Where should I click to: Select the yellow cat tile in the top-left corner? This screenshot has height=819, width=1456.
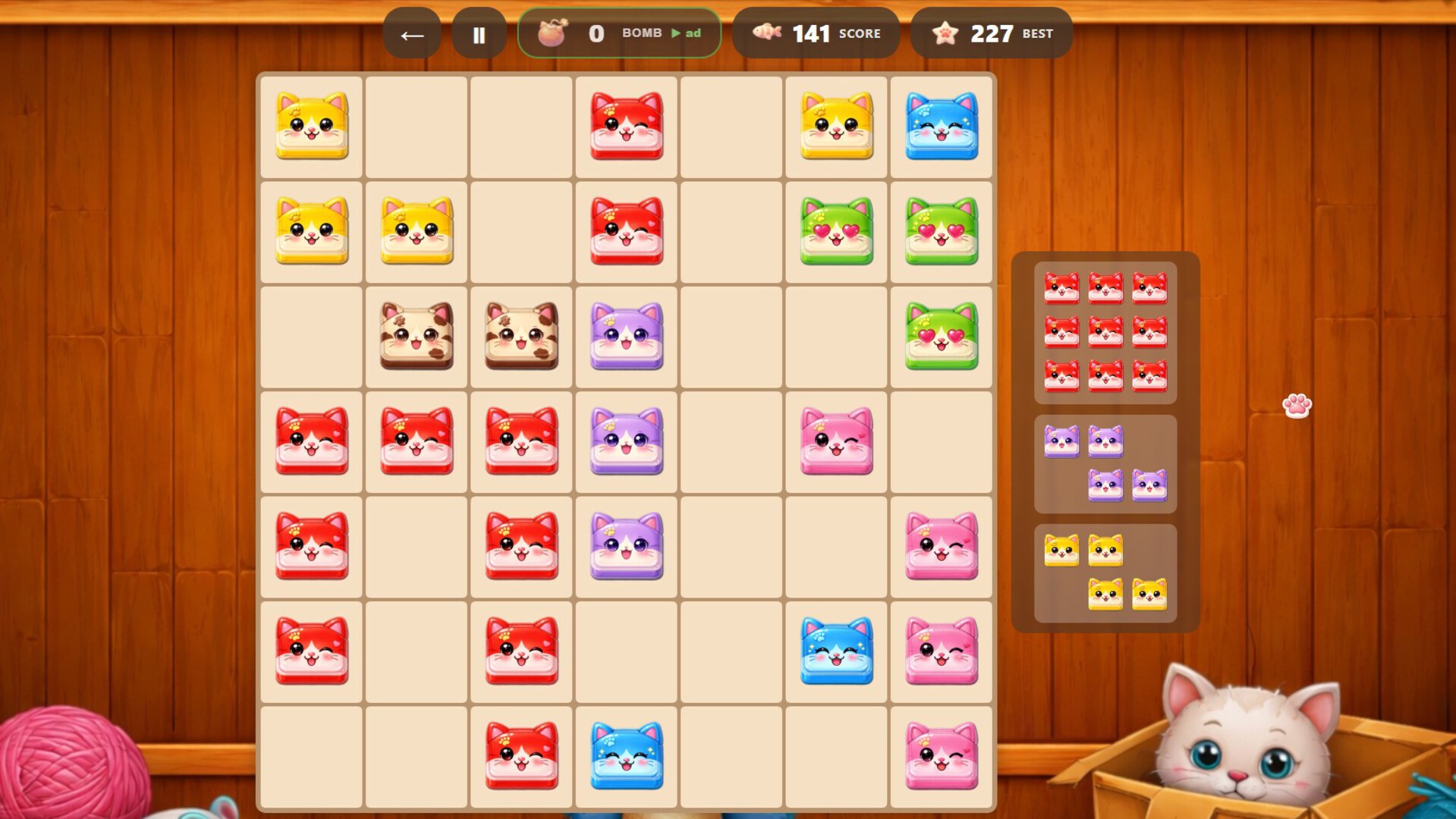point(311,126)
